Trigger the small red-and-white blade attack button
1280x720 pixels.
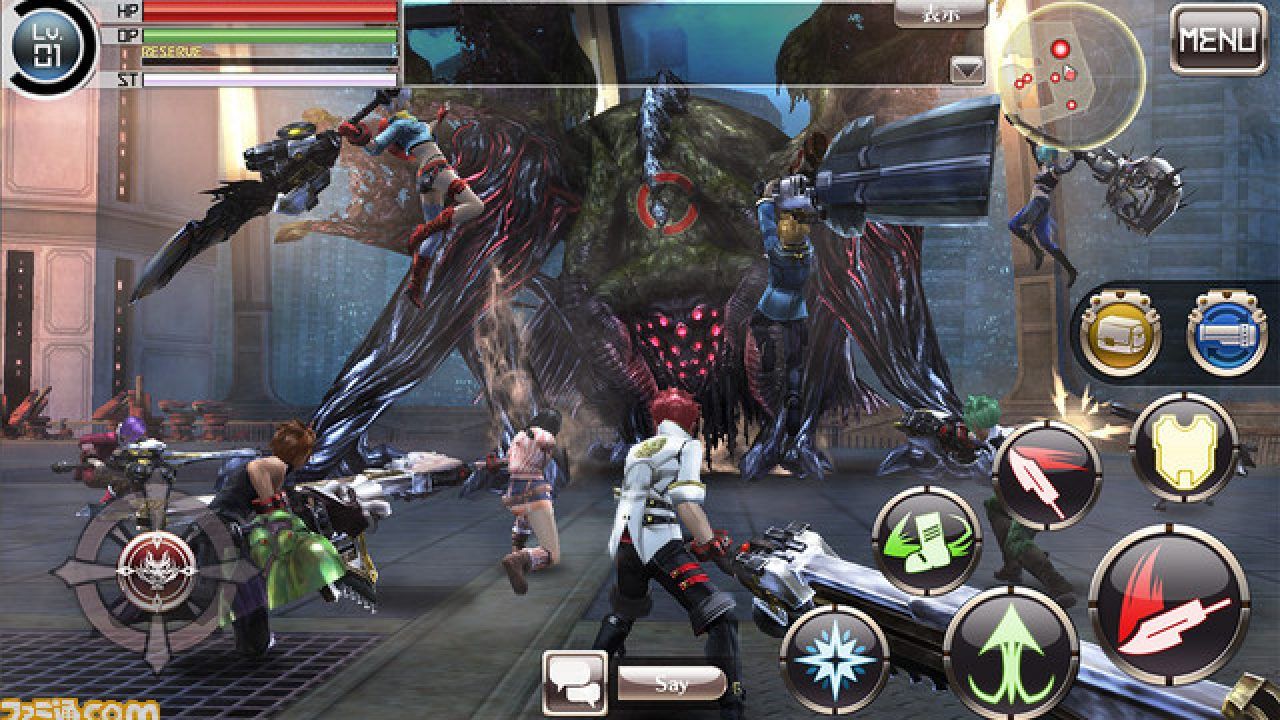(1046, 474)
